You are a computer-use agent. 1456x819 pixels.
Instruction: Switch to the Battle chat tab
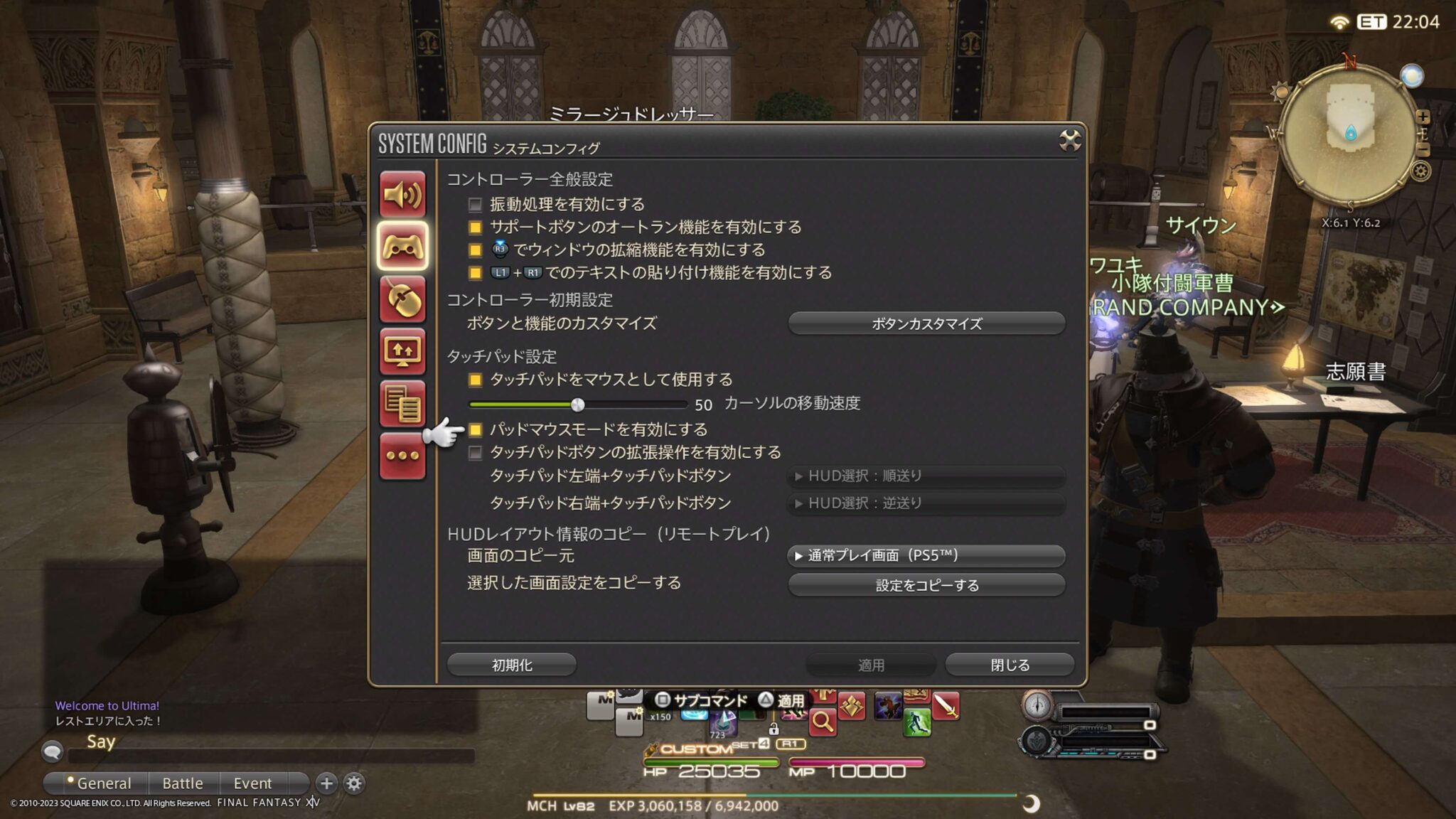[182, 783]
